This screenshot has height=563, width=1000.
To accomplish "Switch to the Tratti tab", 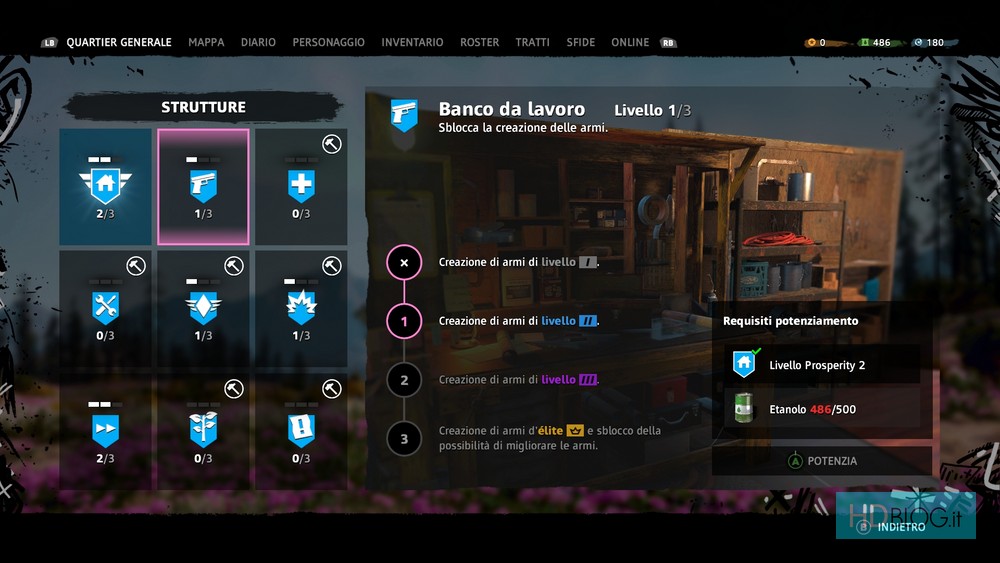I will [532, 43].
